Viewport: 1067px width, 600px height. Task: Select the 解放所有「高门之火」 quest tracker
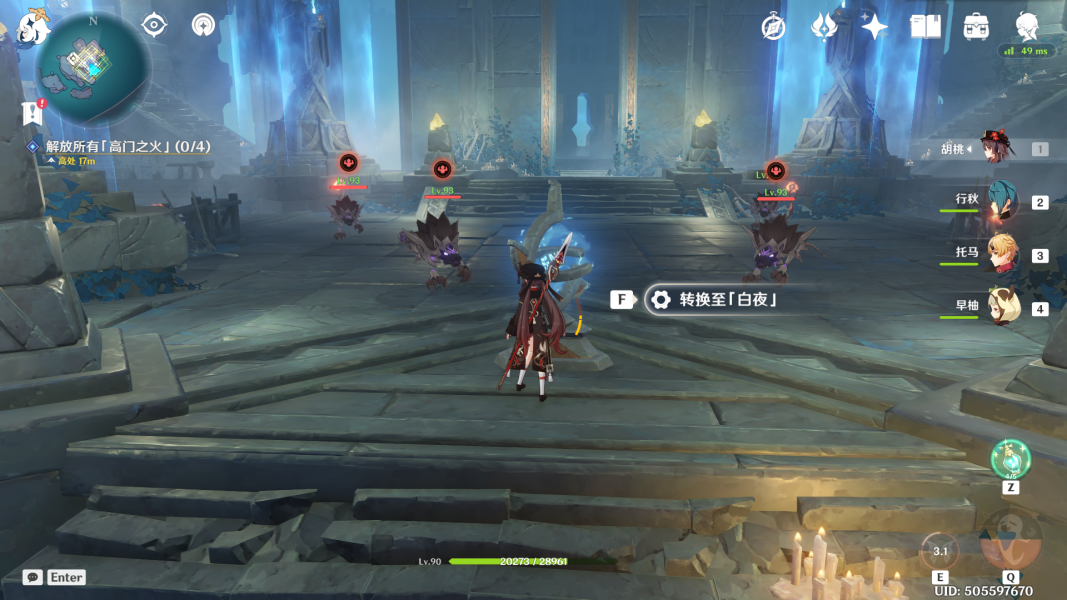[128, 146]
